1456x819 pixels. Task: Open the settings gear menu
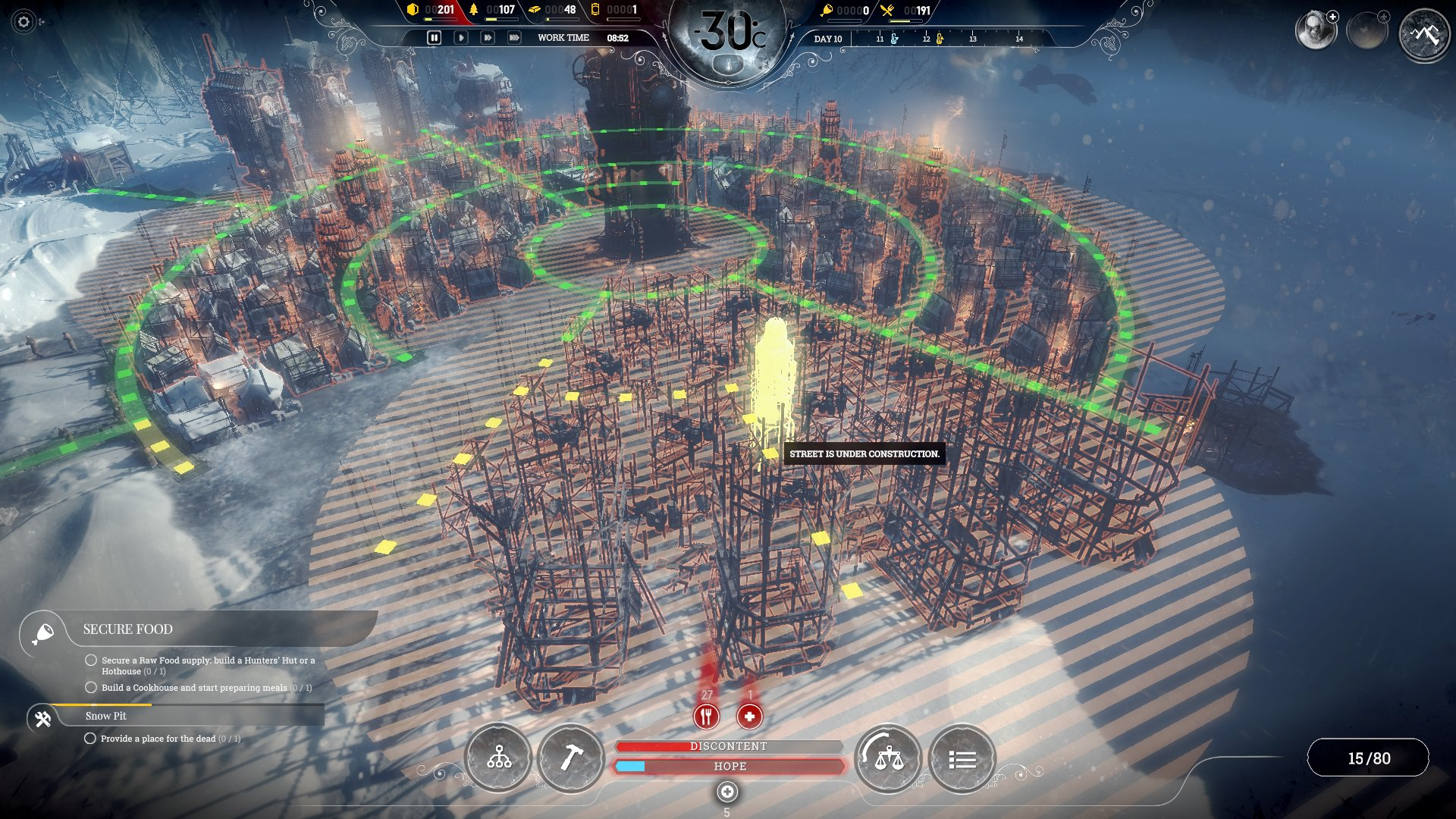(24, 22)
